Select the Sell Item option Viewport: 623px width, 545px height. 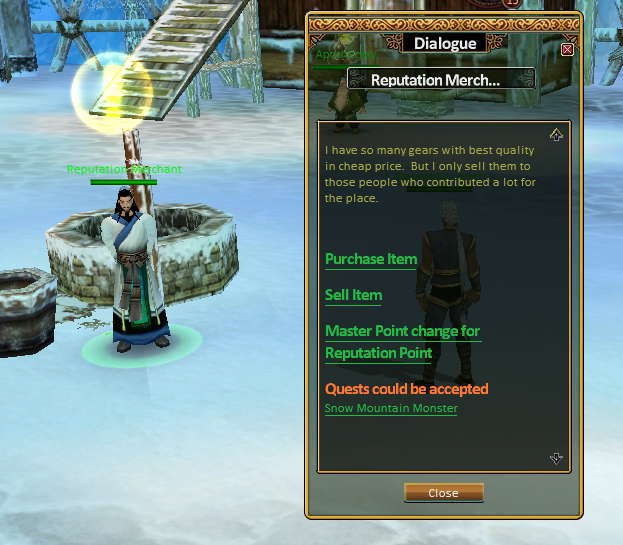[353, 295]
